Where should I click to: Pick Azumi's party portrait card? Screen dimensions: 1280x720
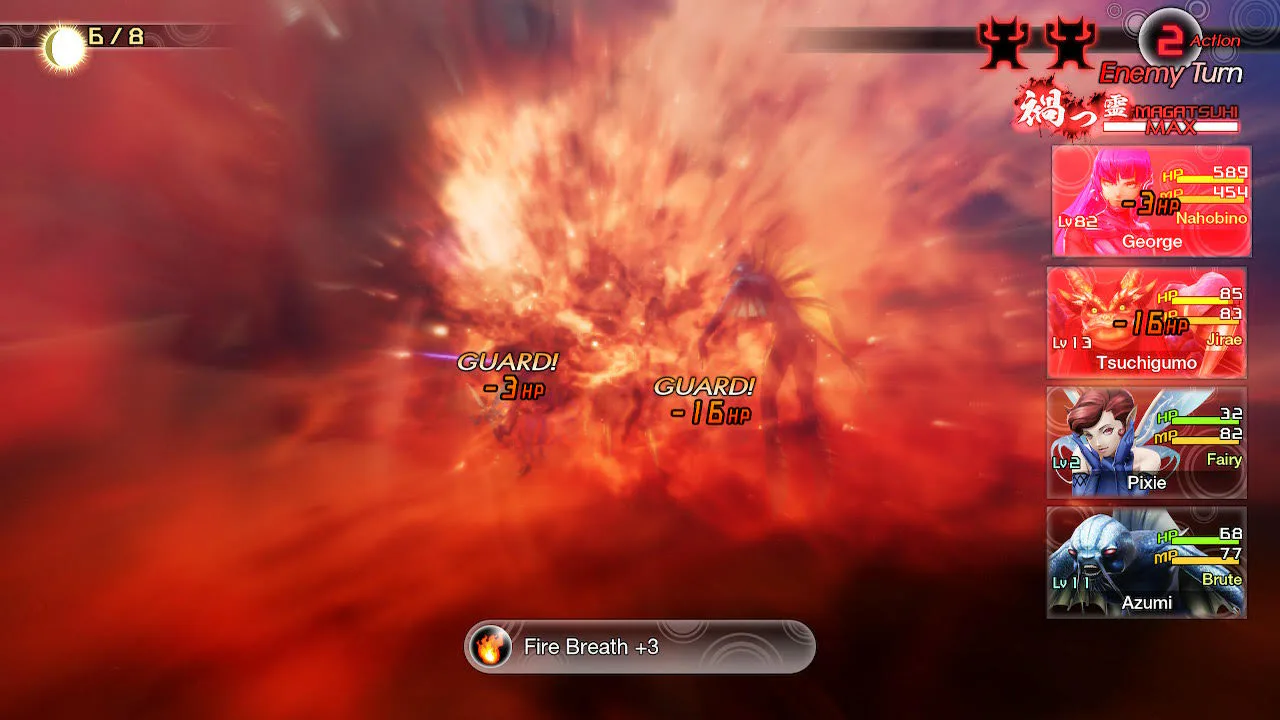pos(1146,562)
